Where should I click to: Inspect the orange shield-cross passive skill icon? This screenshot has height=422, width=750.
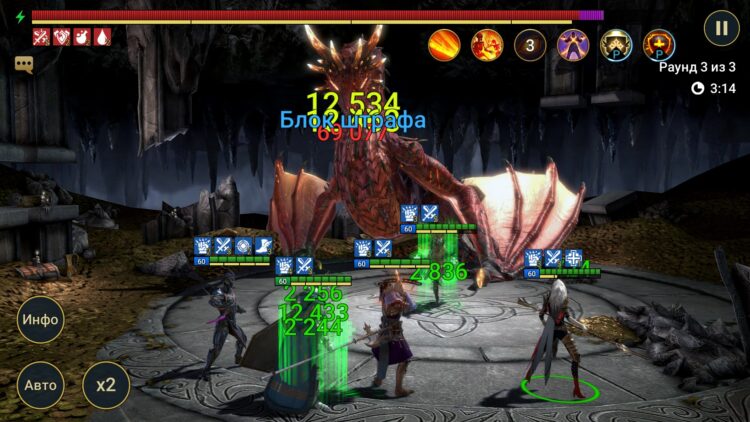pyautogui.click(x=659, y=44)
